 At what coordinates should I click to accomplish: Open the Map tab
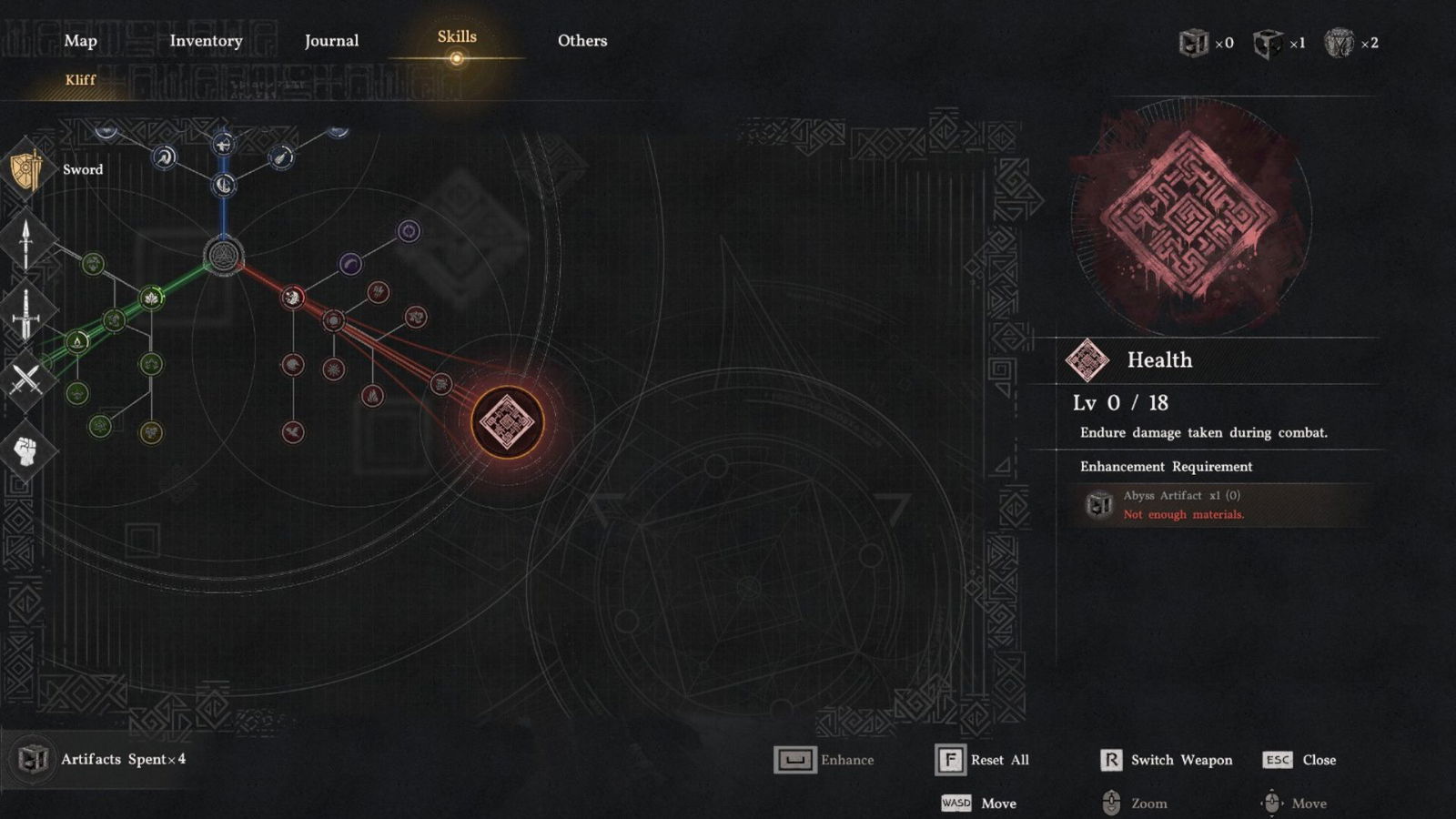pyautogui.click(x=80, y=41)
